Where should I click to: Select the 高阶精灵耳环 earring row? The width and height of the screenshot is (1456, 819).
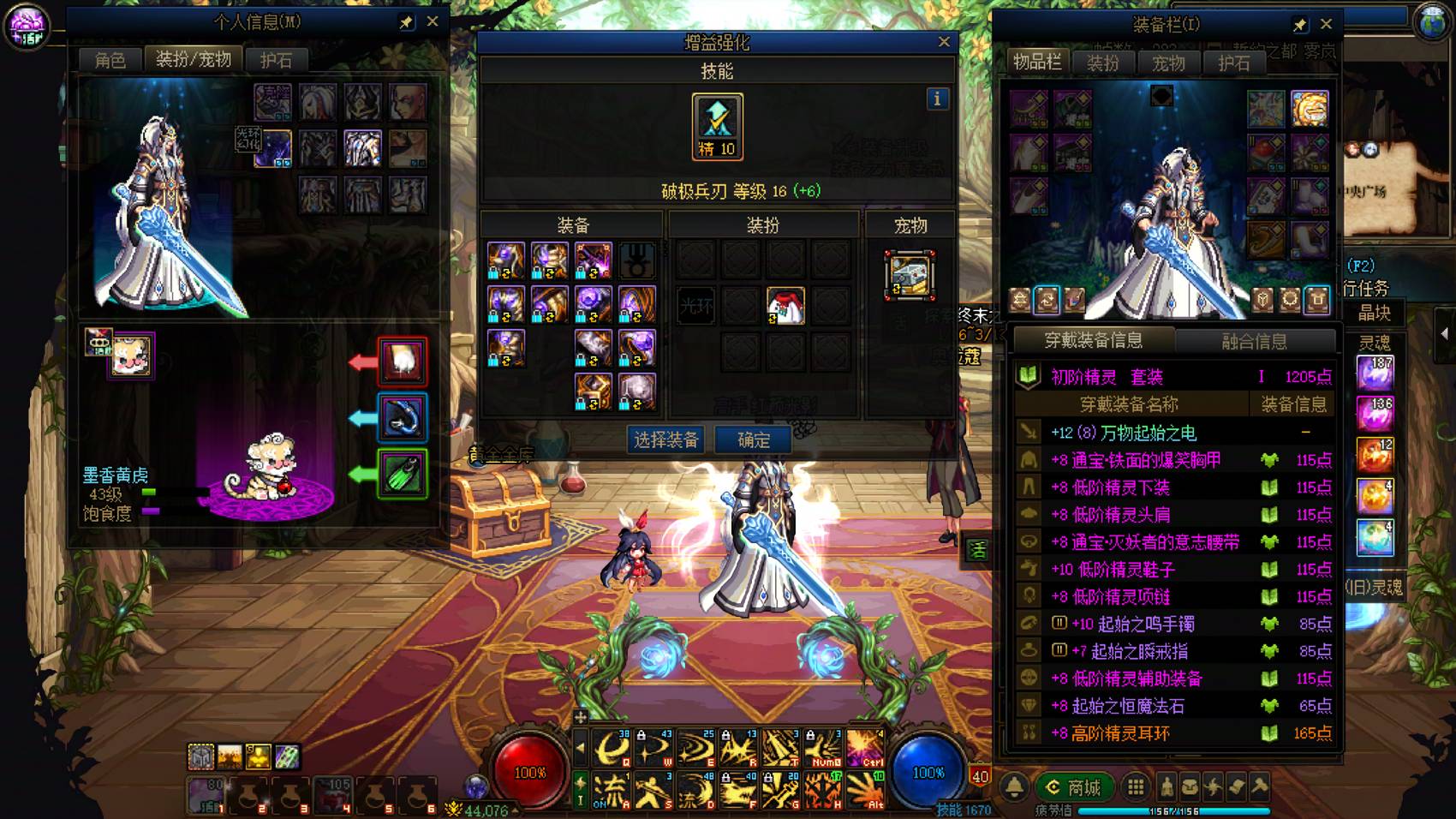pos(1173,733)
